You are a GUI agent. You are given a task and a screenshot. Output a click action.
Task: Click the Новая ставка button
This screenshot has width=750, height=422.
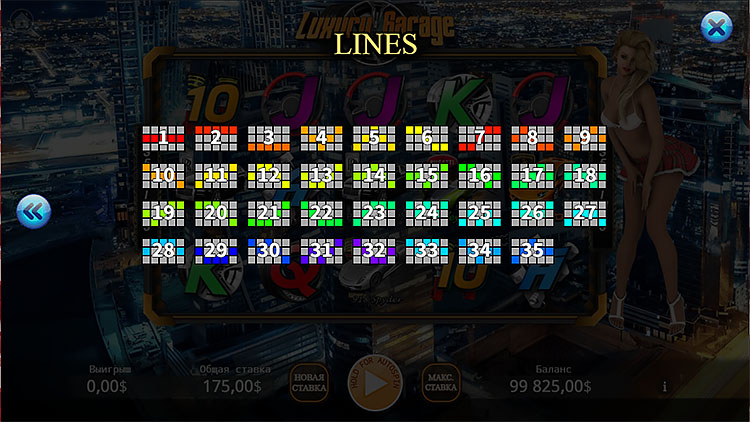pos(309,383)
